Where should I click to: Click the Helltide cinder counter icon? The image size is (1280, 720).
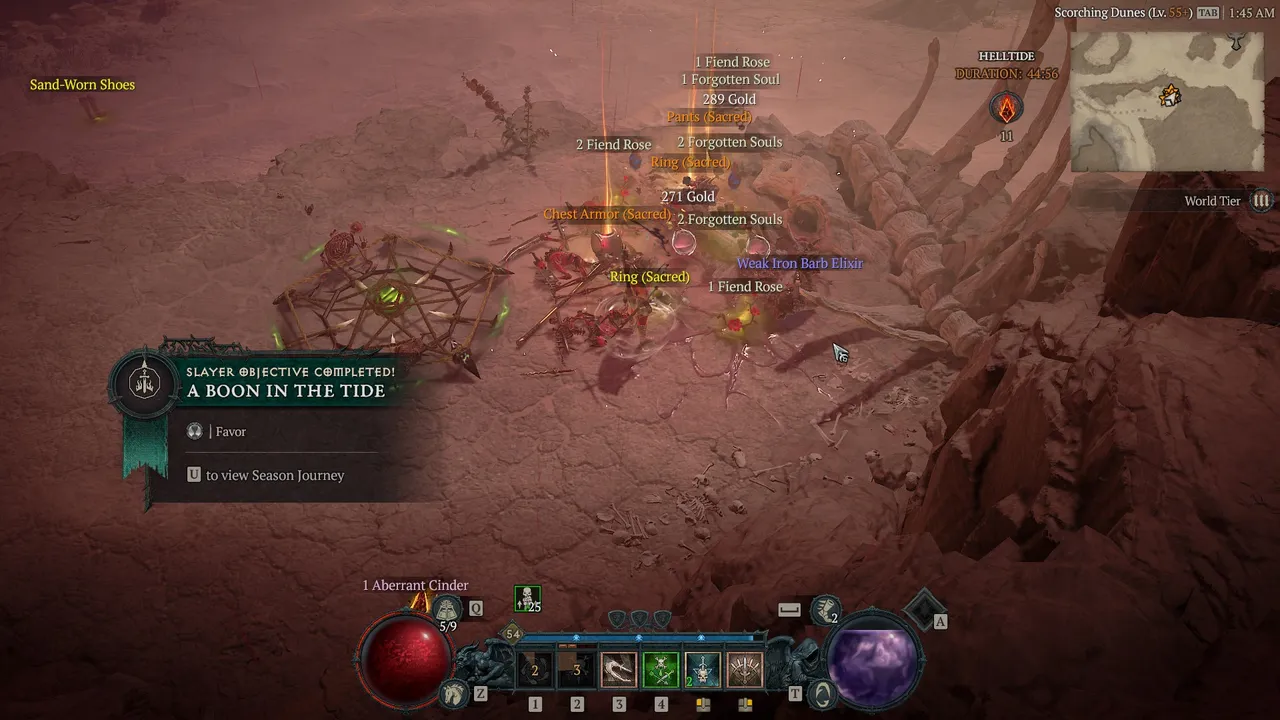pos(1006,108)
